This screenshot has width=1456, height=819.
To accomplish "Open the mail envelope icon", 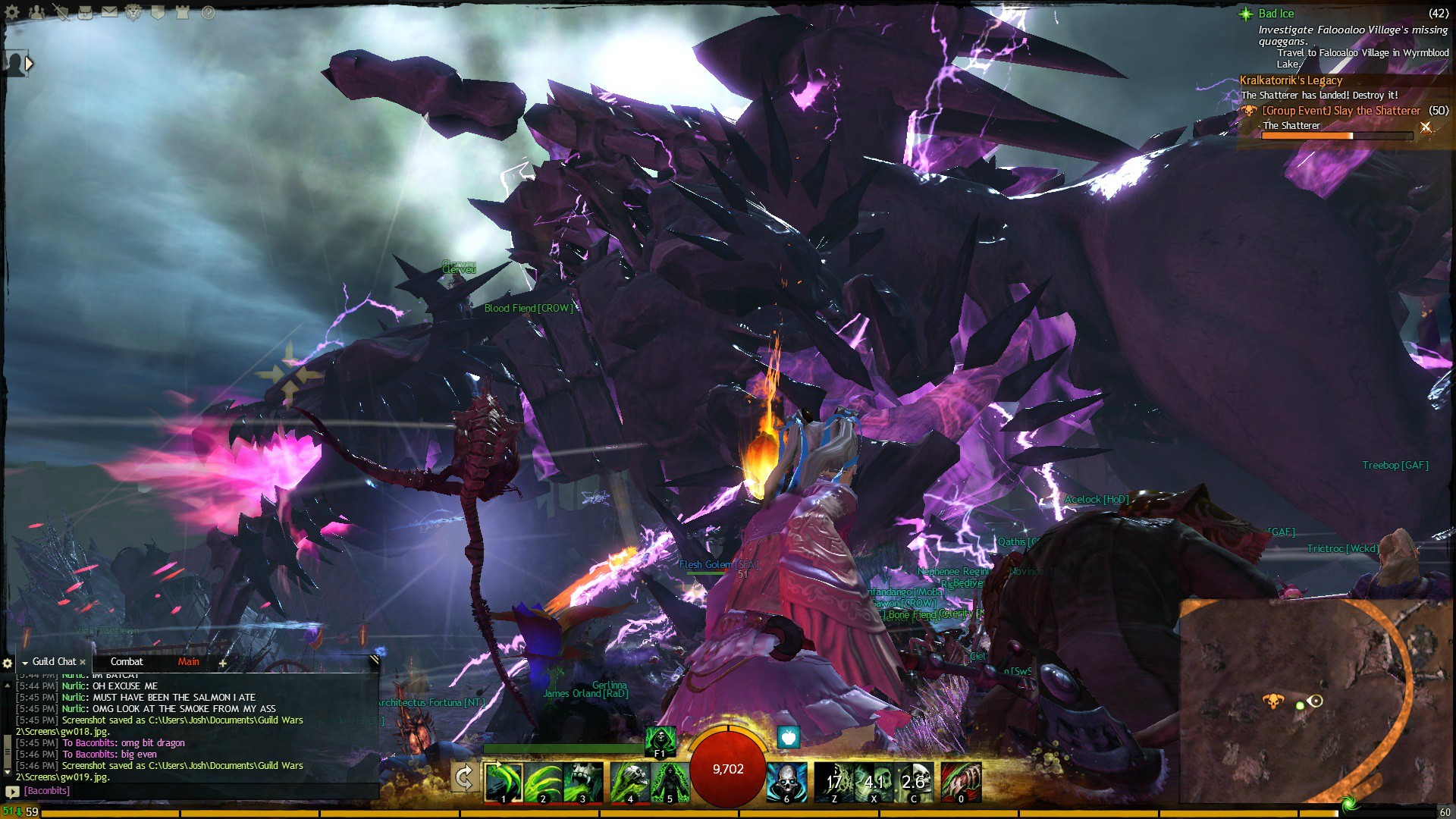I will coord(110,12).
